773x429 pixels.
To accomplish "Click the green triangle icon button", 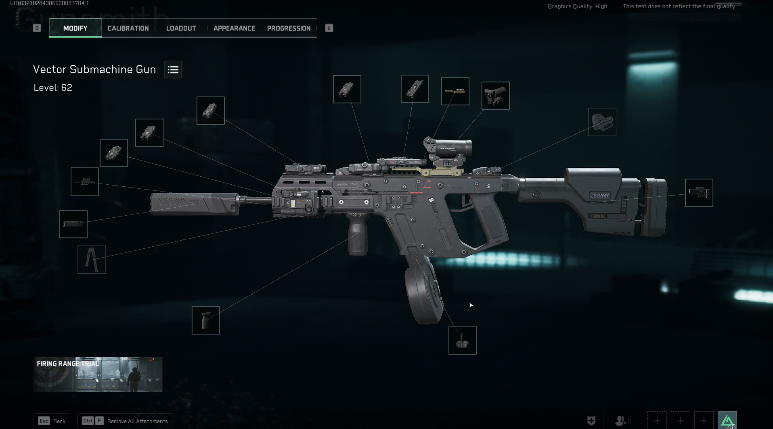I will tap(727, 420).
